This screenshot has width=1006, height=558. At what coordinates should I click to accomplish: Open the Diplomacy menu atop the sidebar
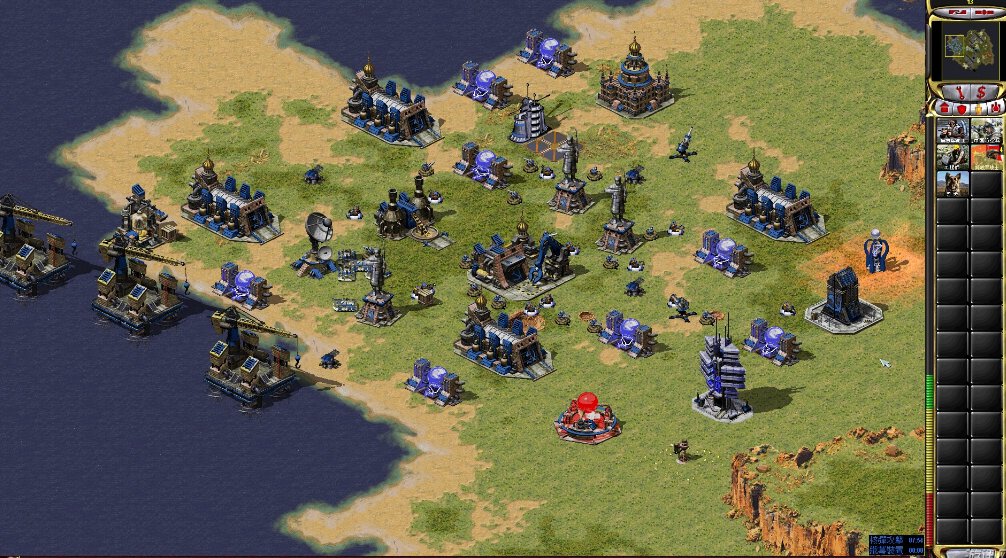984,11
